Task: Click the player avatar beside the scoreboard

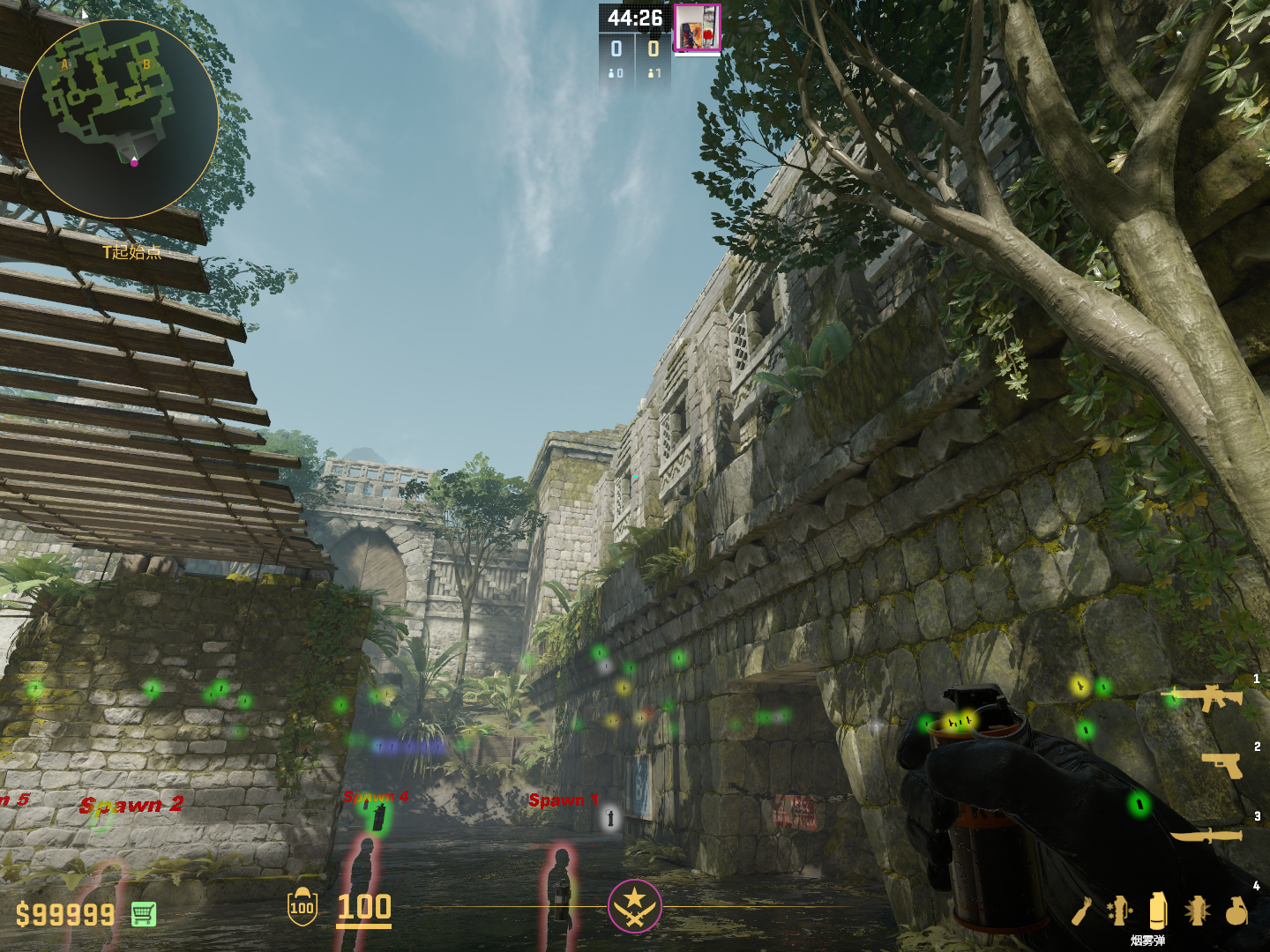Action: pos(698,28)
